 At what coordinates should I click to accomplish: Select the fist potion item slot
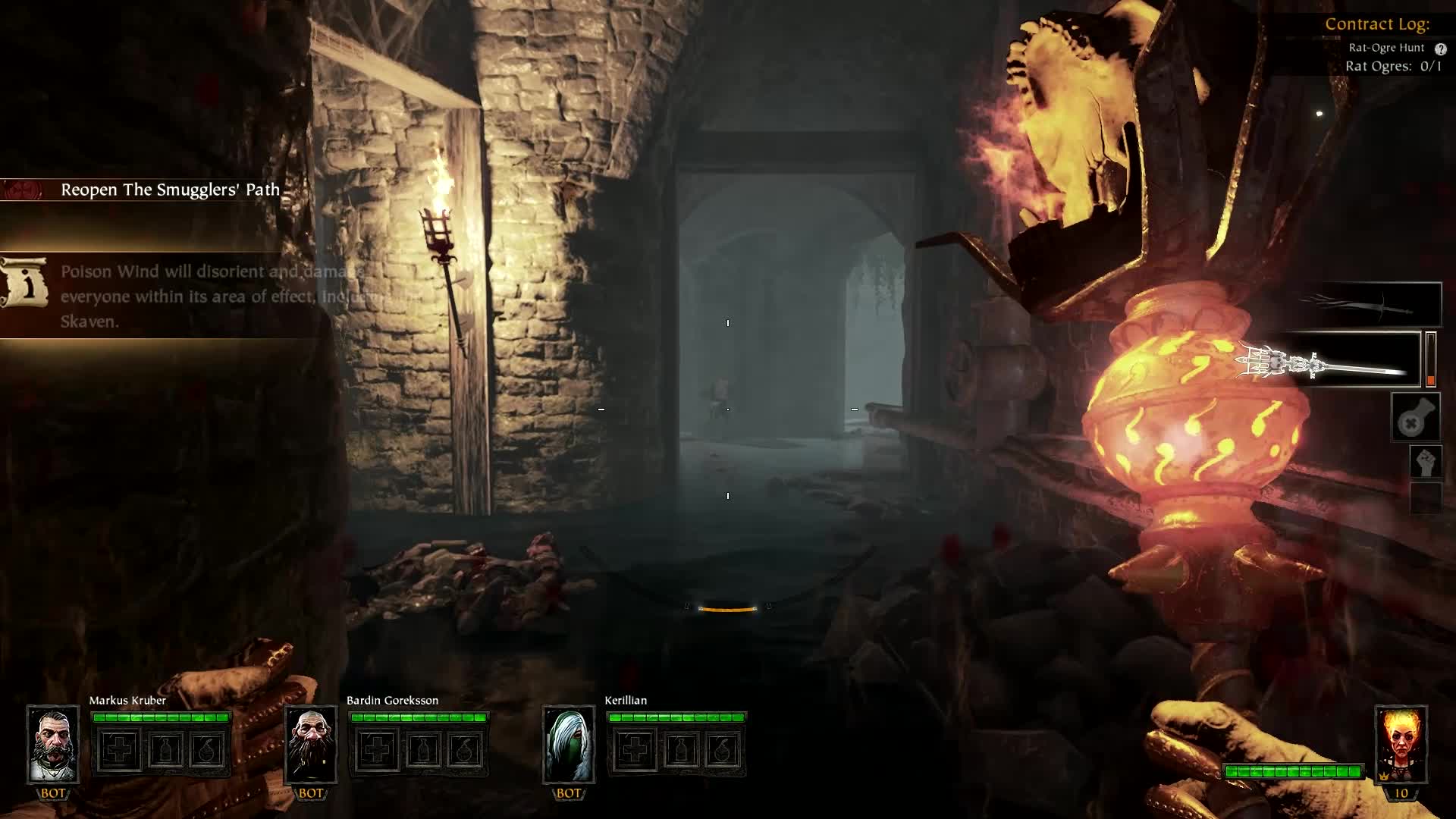pyautogui.click(x=1425, y=461)
